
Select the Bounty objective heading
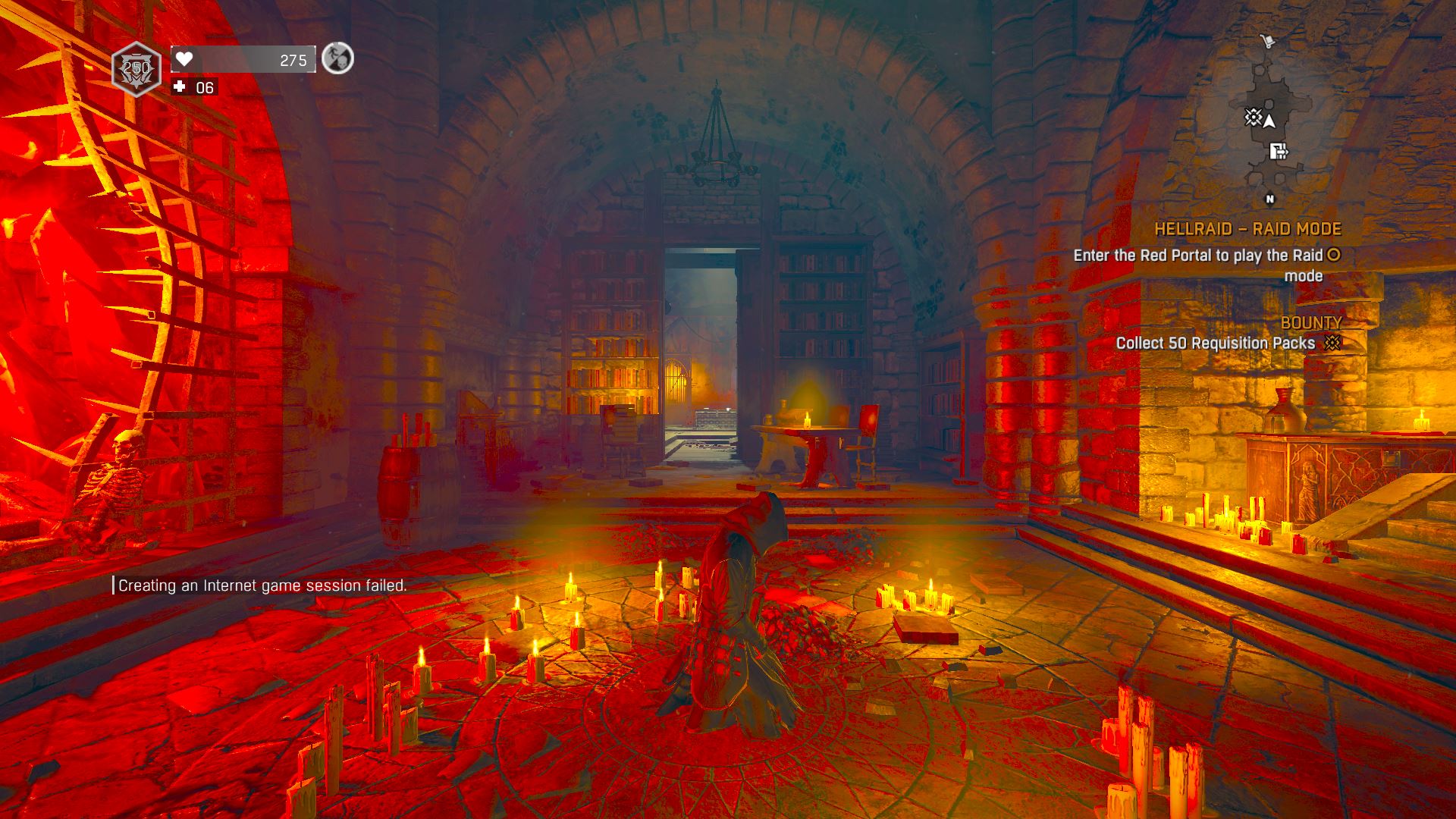pyautogui.click(x=1311, y=323)
